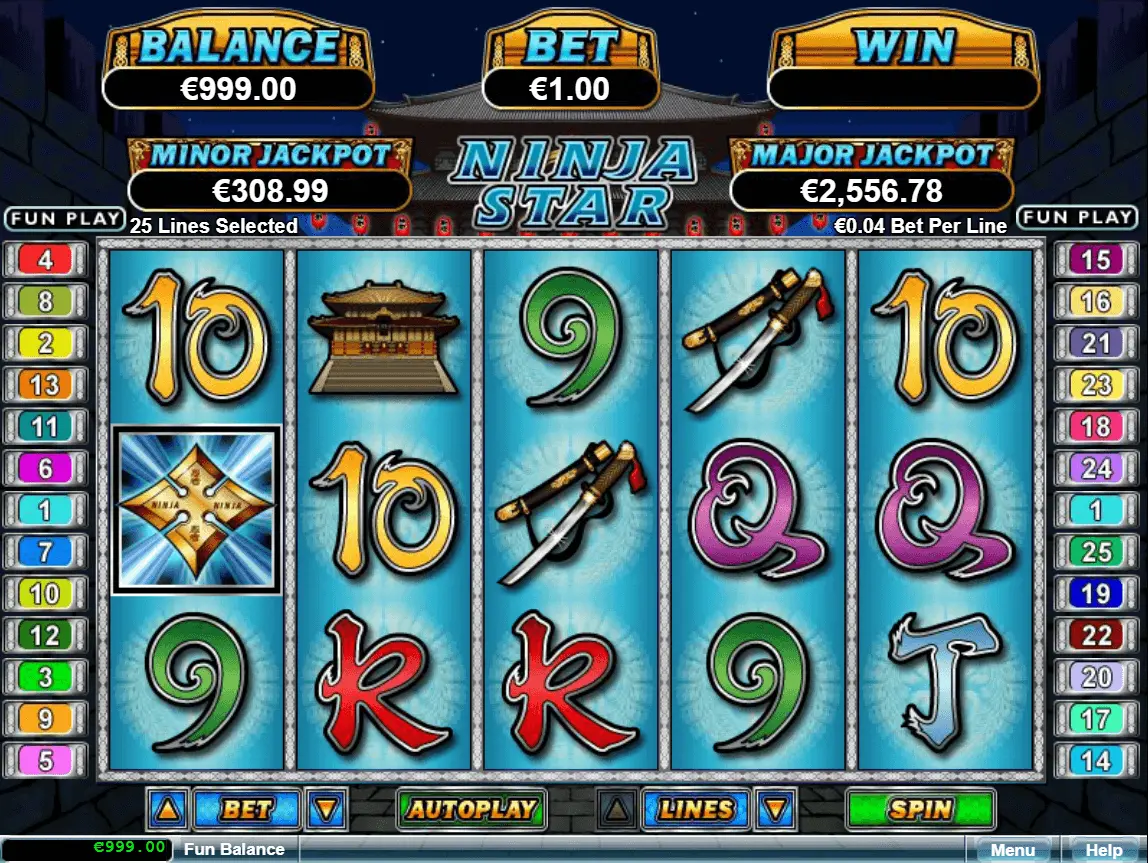Image resolution: width=1148 pixels, height=863 pixels.
Task: Show payline 5 marker
Action: click(45, 760)
